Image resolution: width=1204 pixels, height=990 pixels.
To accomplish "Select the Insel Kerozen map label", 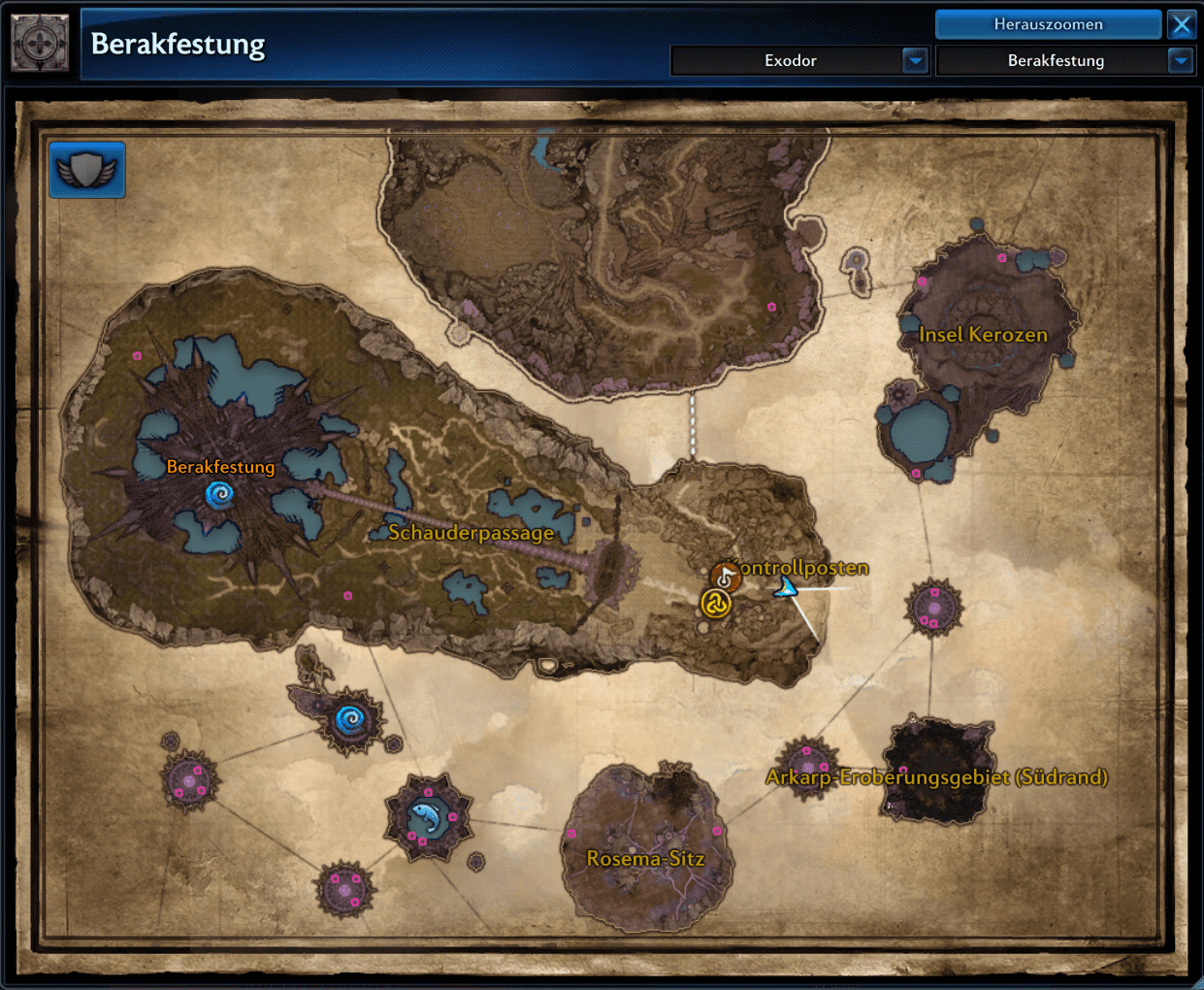I will click(x=983, y=335).
